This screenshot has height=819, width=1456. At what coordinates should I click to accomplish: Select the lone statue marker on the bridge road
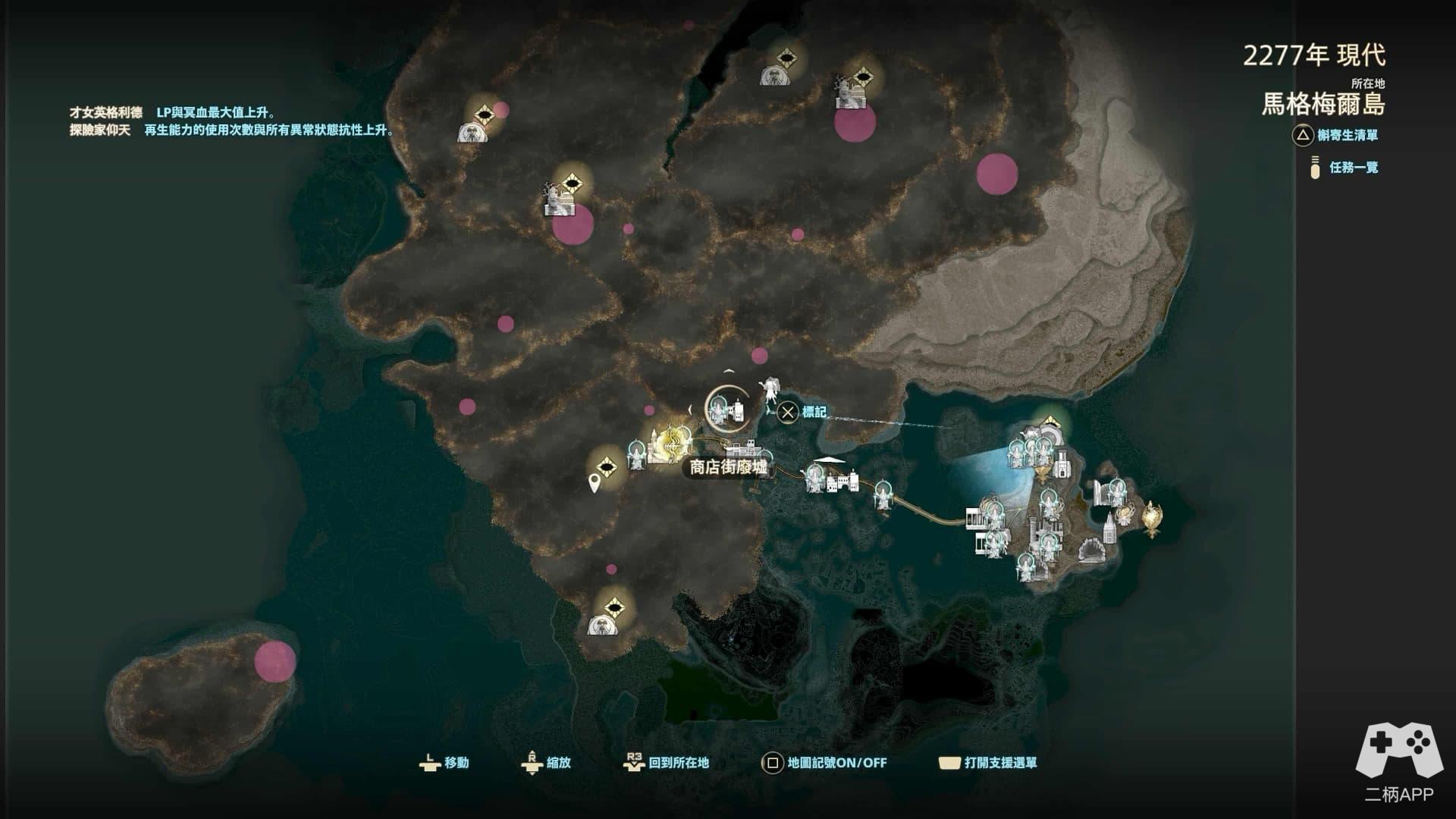pos(882,497)
